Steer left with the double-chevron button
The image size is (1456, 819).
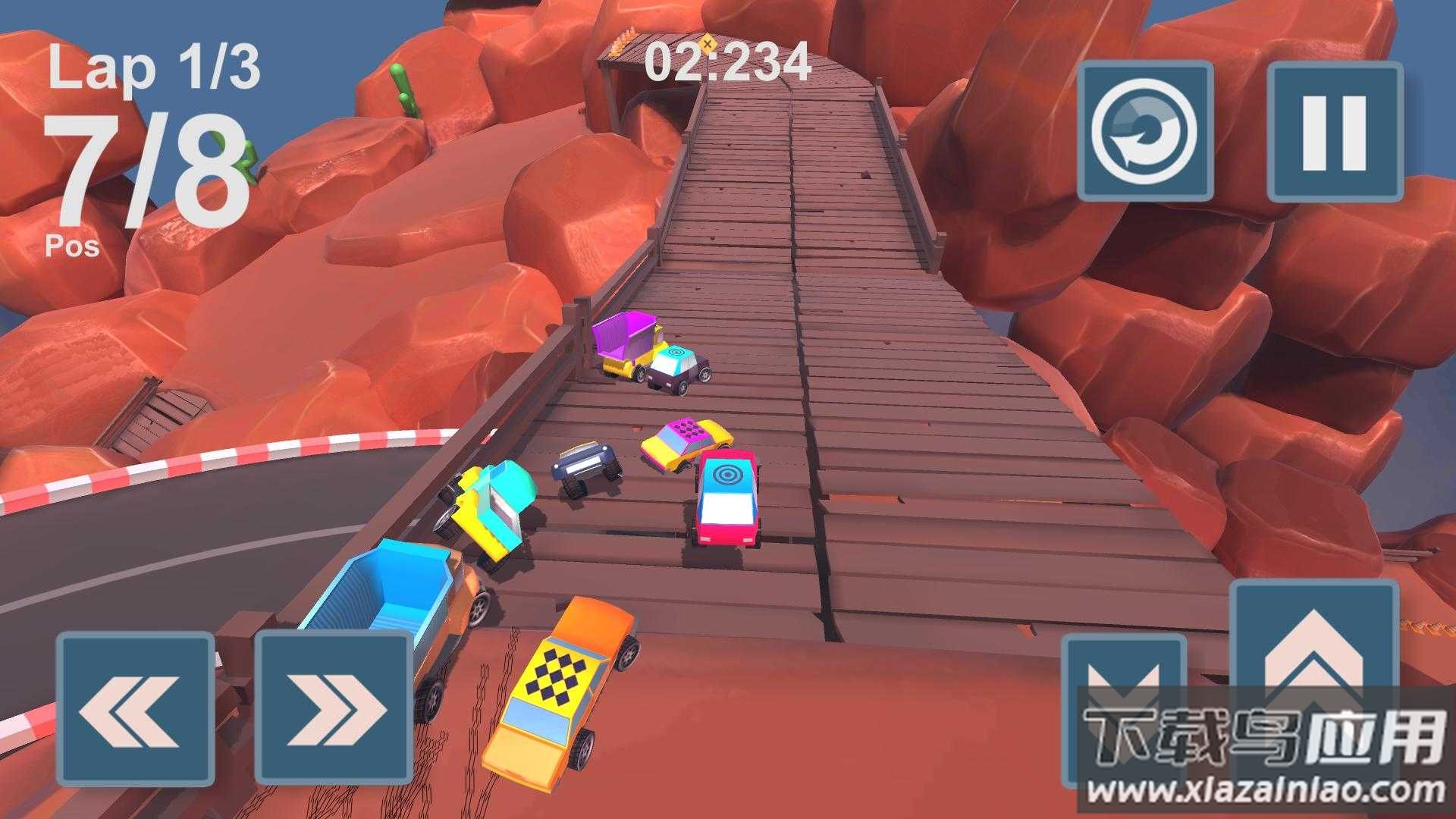click(135, 710)
